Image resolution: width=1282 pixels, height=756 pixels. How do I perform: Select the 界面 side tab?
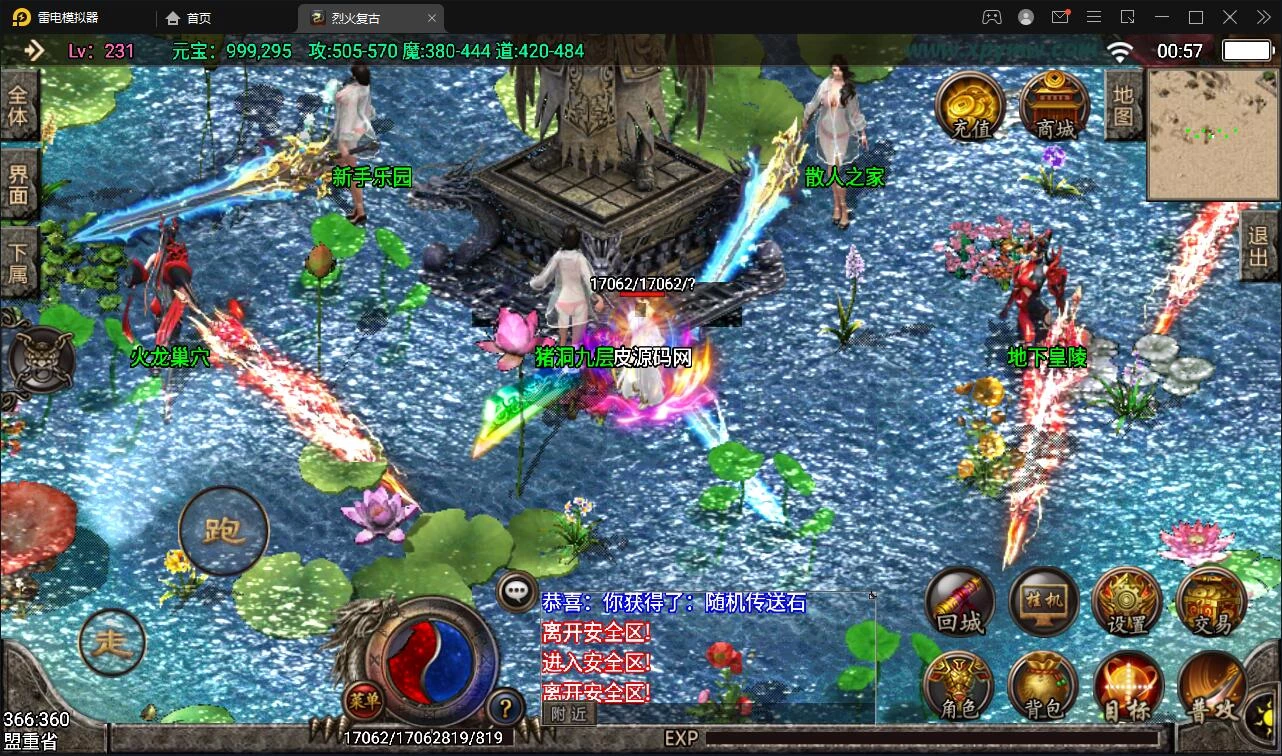[18, 184]
